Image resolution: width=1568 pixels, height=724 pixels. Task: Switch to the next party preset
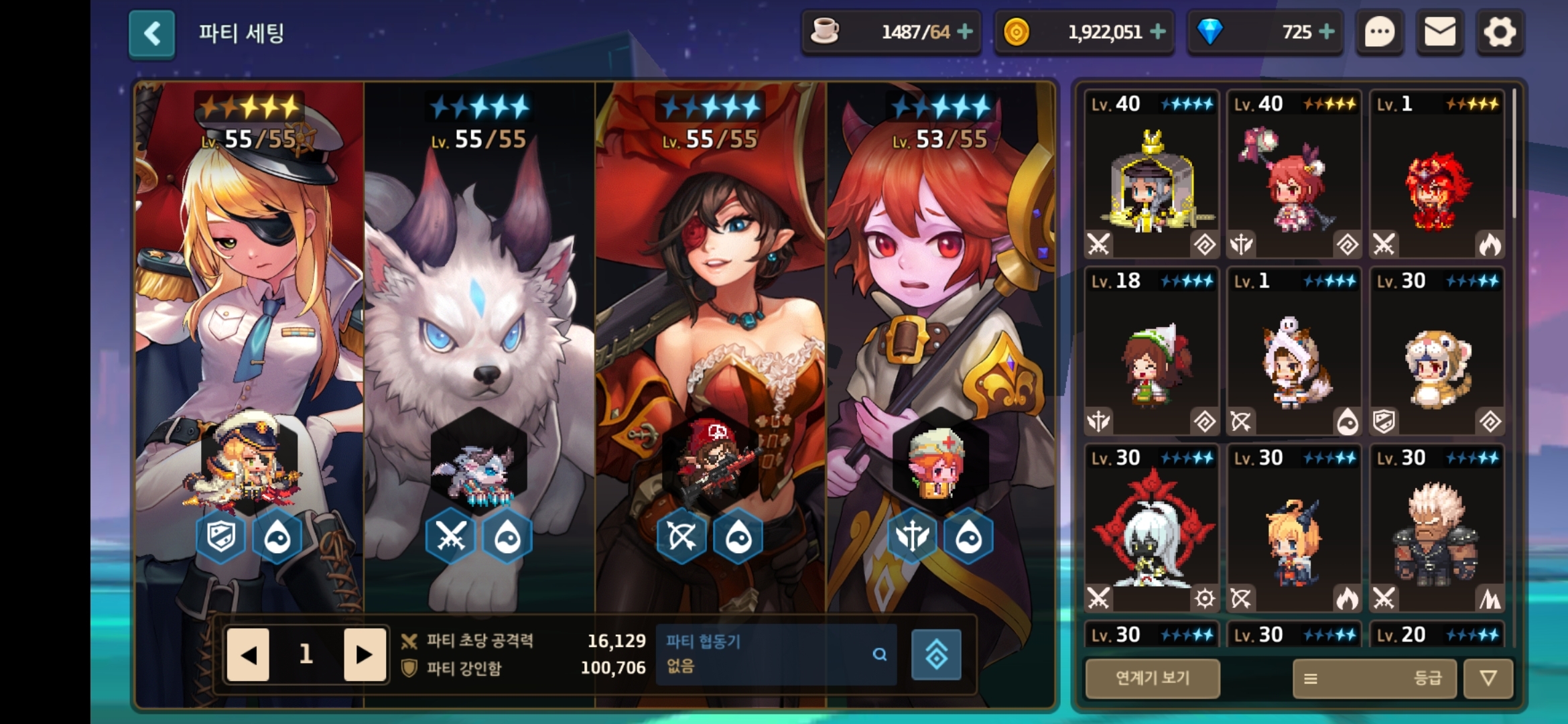click(x=364, y=654)
